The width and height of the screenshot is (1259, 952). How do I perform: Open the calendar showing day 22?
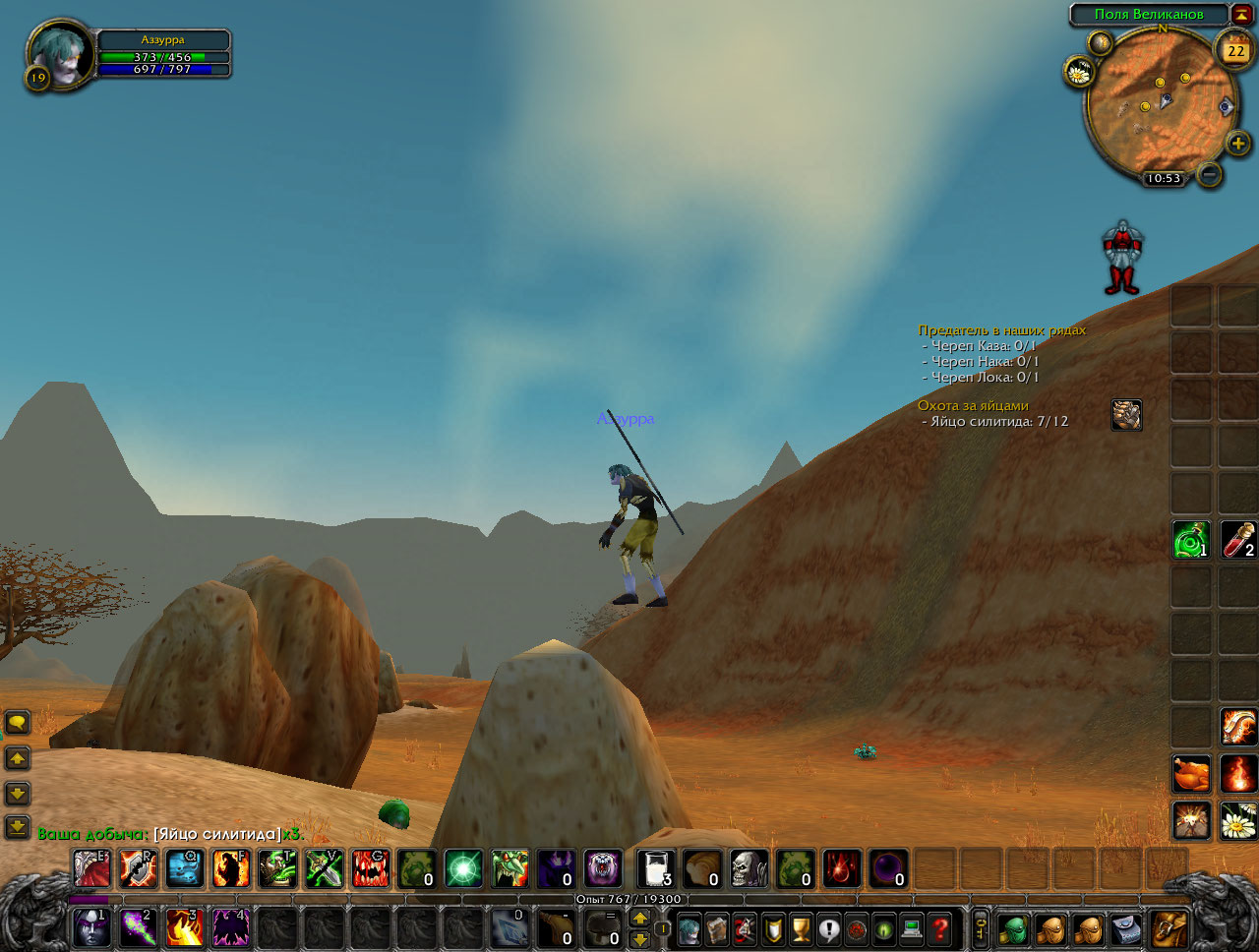point(1235,50)
